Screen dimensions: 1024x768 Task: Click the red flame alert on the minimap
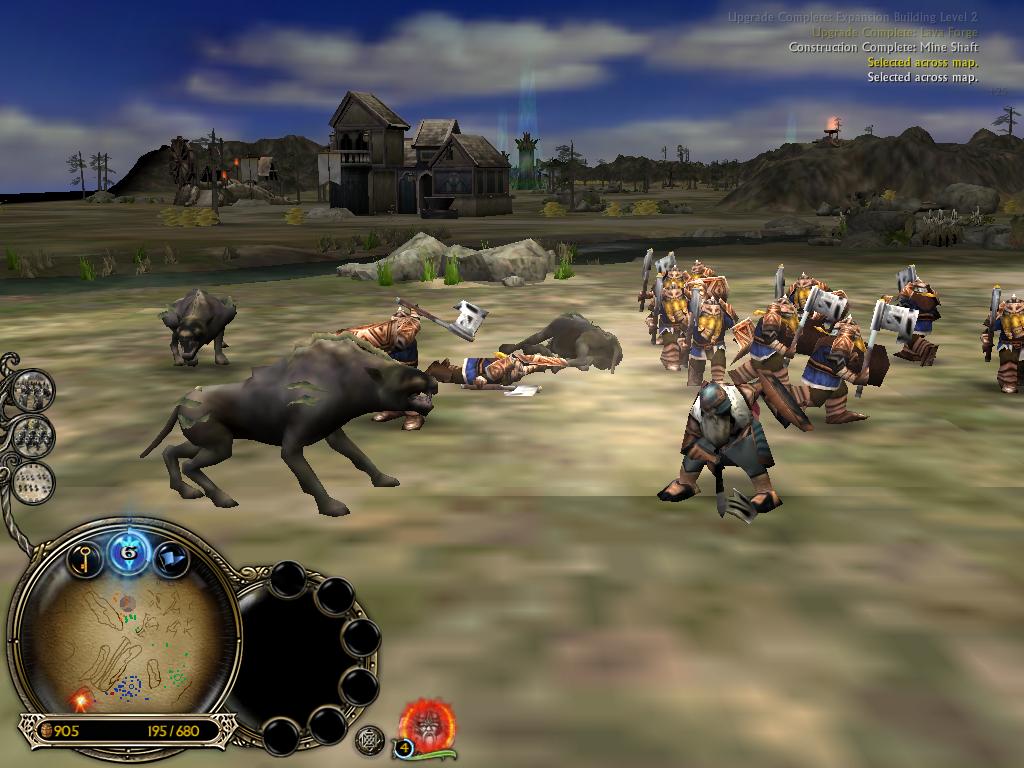click(79, 699)
